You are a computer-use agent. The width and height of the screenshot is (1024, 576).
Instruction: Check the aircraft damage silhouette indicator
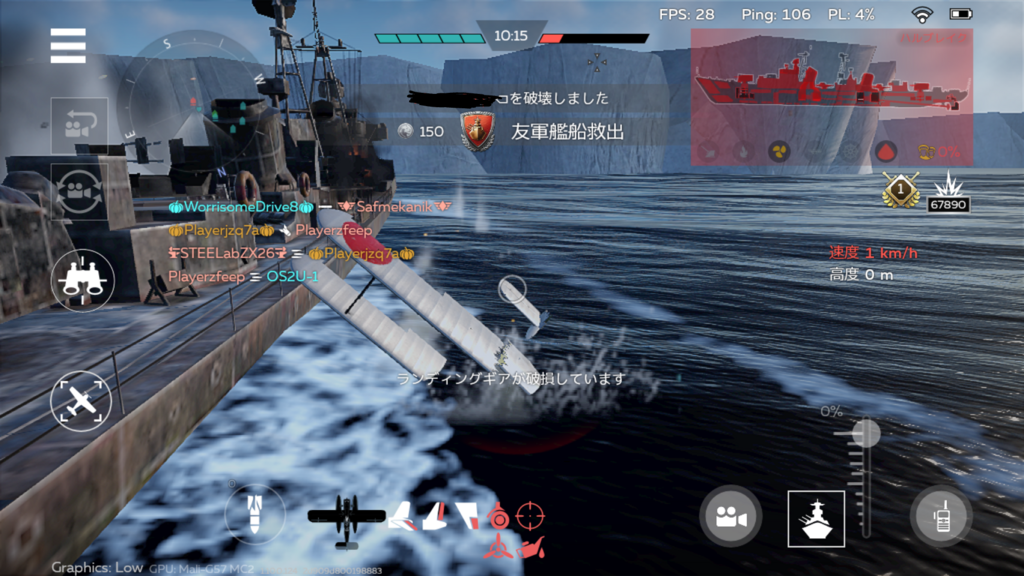click(346, 518)
